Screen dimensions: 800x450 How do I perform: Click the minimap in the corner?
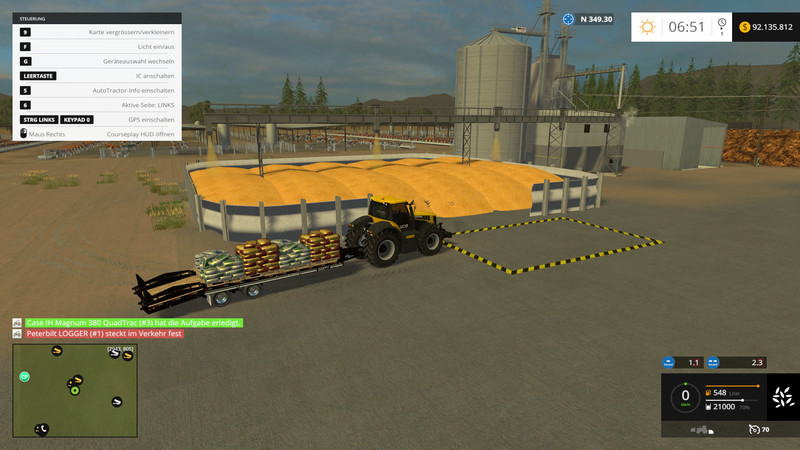(x=75, y=391)
